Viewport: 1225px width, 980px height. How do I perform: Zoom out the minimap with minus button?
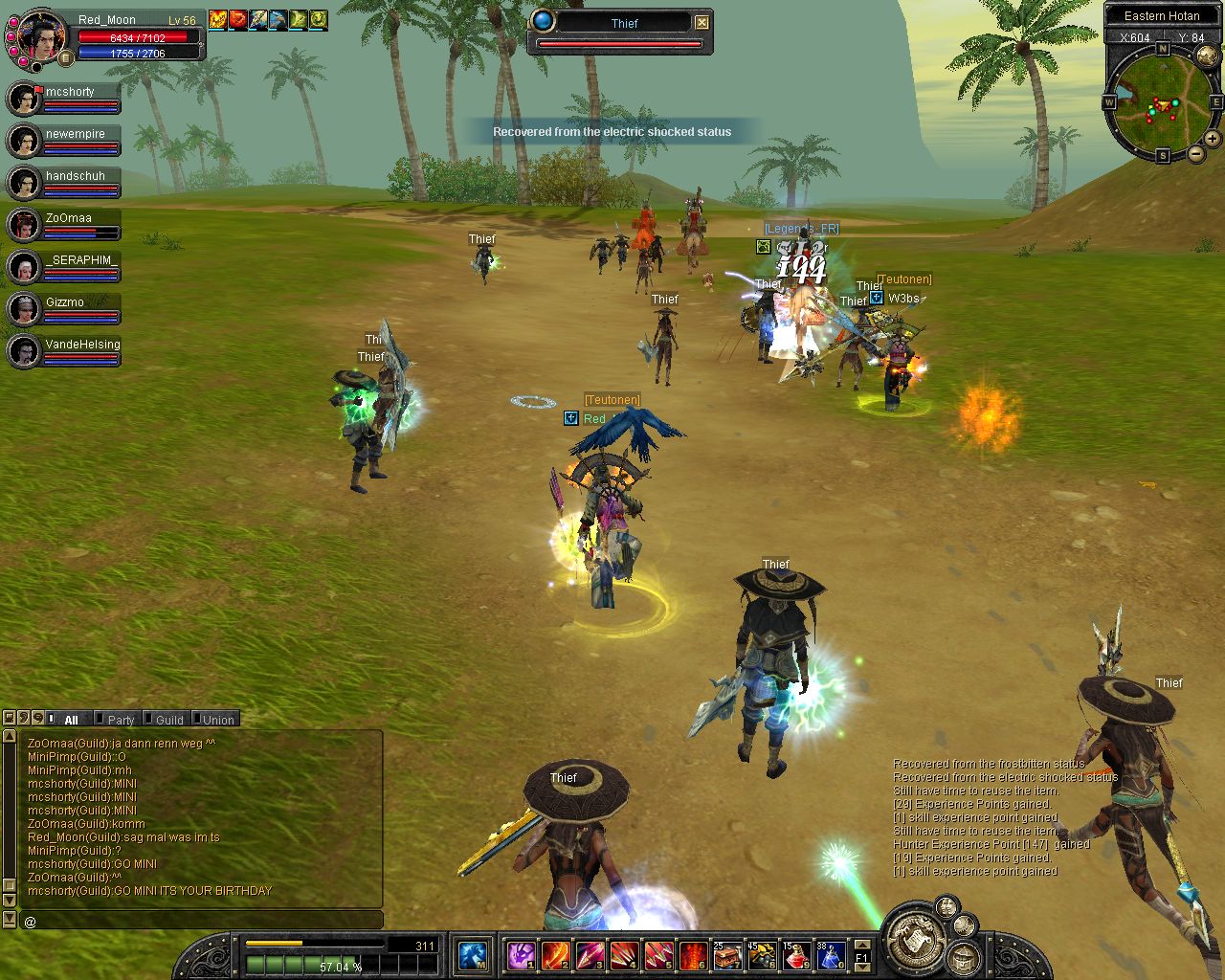[1195, 154]
